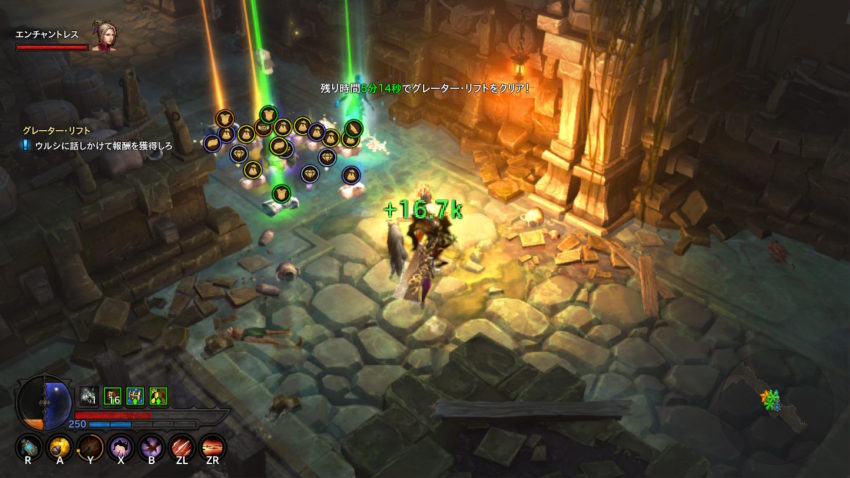Activate the brown skill with cooldown ring
Screen dimensions: 850x478
click(90, 447)
